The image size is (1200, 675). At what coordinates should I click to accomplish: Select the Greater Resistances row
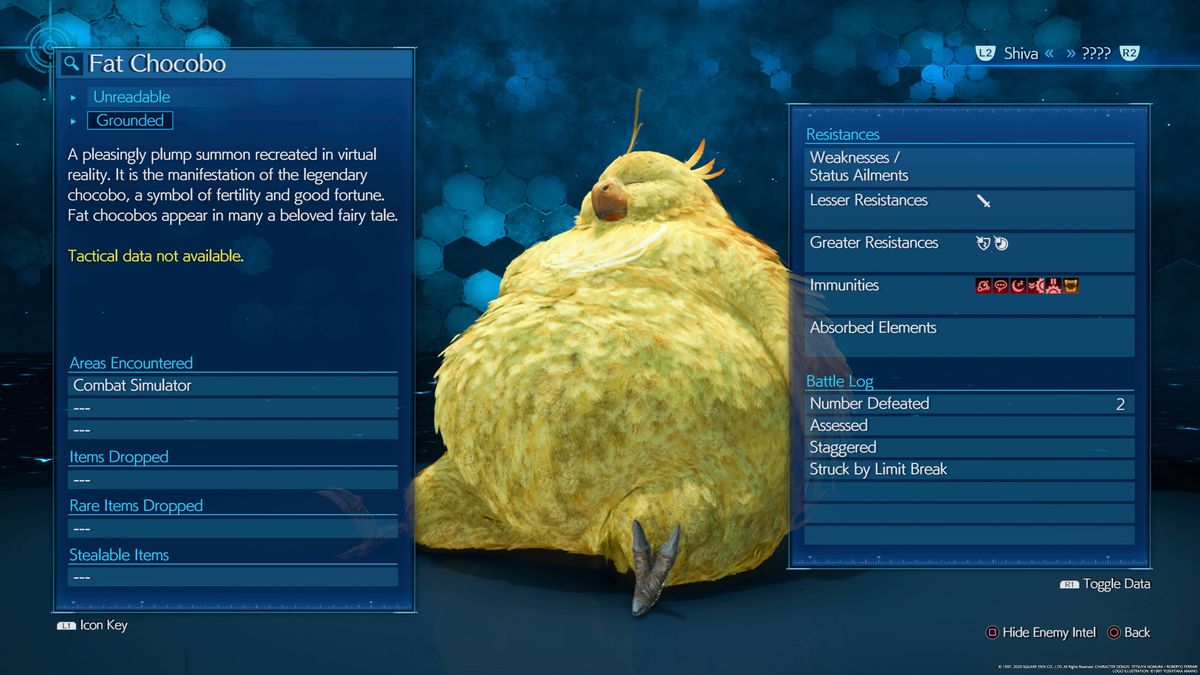[x=969, y=243]
